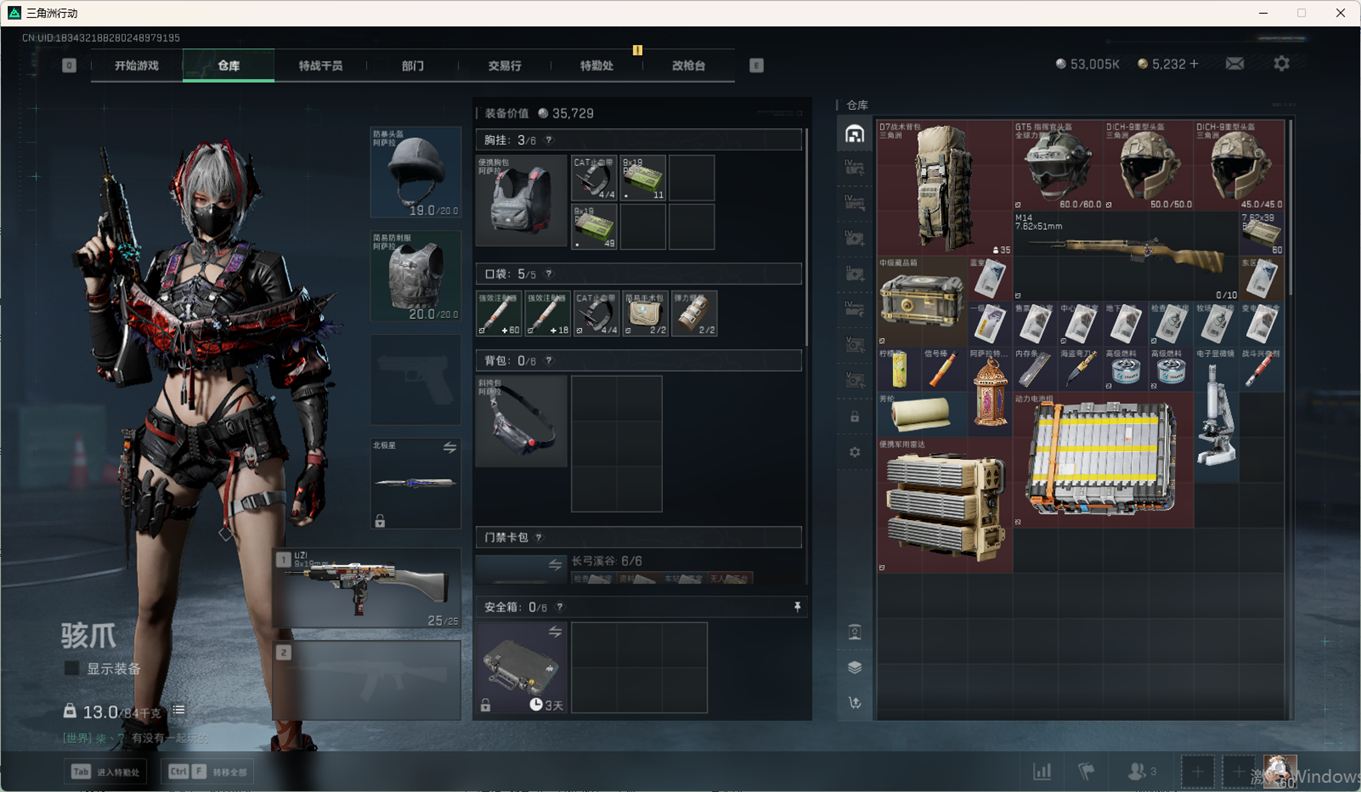This screenshot has width=1361, height=792.
Task: Select the equipped helmet slot
Action: pos(415,172)
